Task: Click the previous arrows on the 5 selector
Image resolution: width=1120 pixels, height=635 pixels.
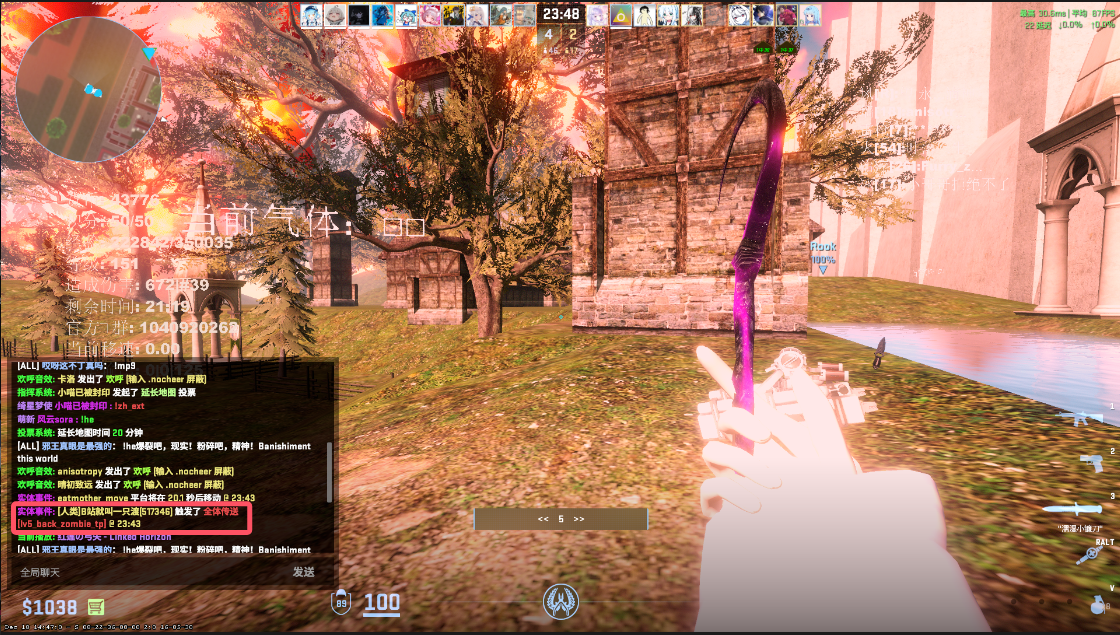Action: point(543,519)
